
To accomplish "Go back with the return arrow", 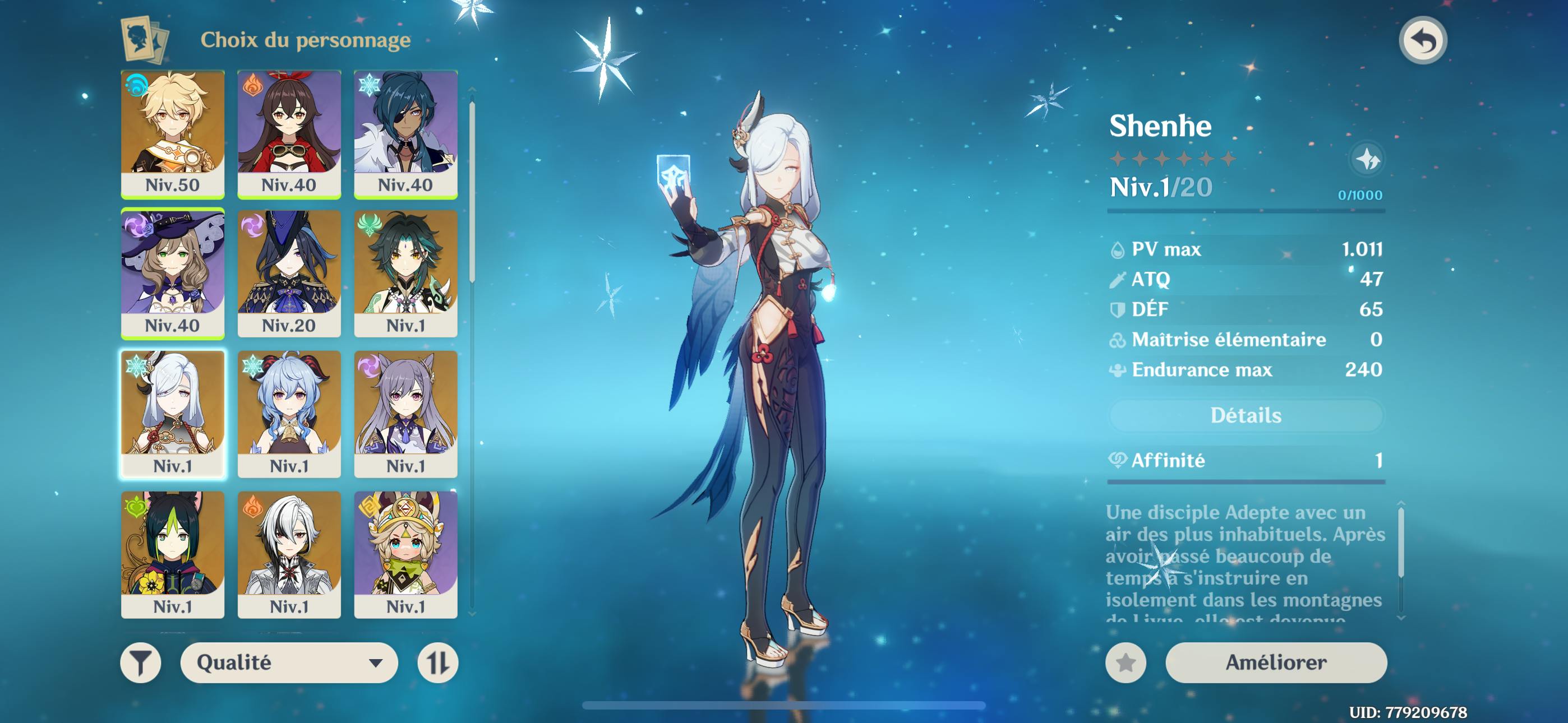I will [1423, 41].
